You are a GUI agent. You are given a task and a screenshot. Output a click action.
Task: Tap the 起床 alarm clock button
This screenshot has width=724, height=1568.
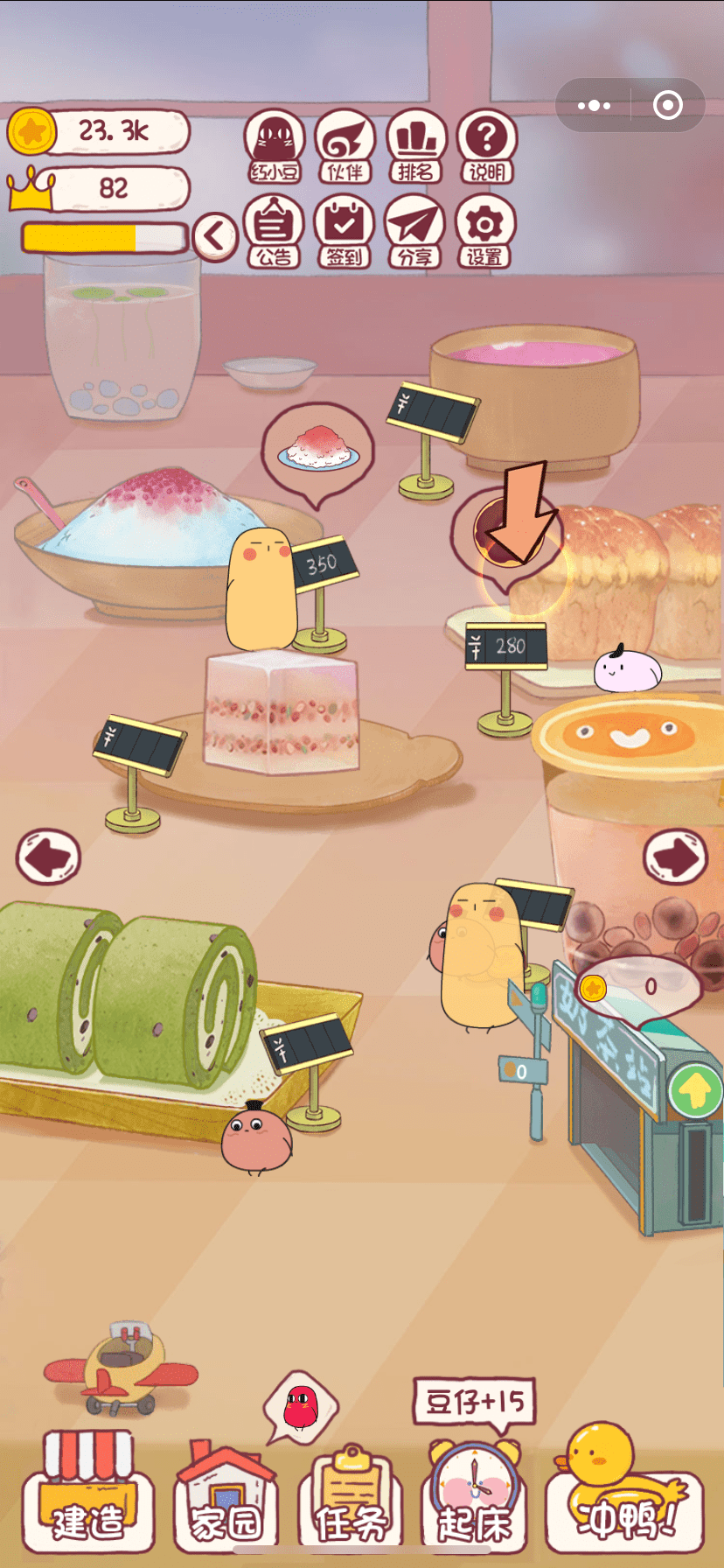point(474,1498)
